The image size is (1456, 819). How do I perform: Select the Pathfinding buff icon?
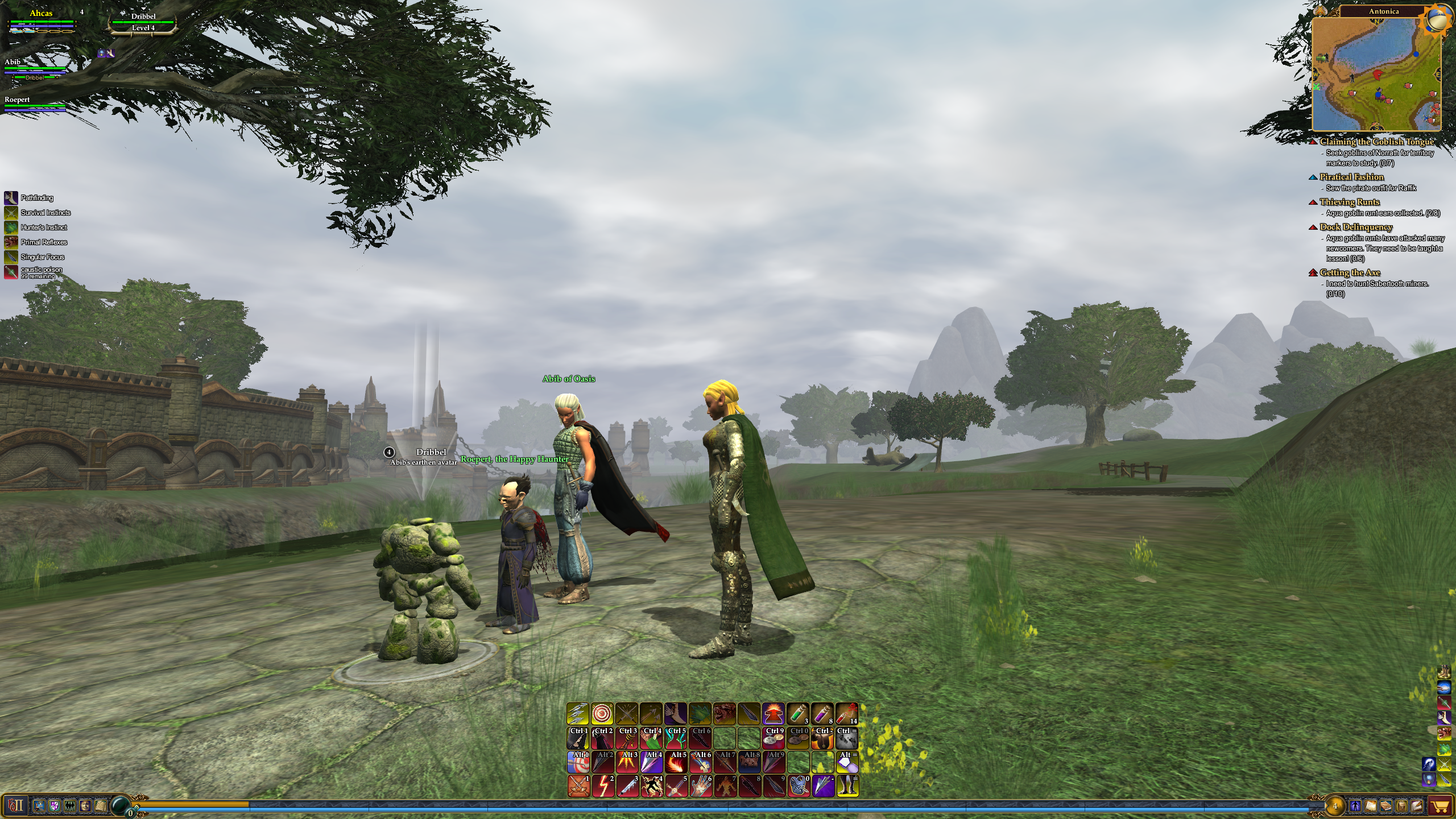(11, 198)
